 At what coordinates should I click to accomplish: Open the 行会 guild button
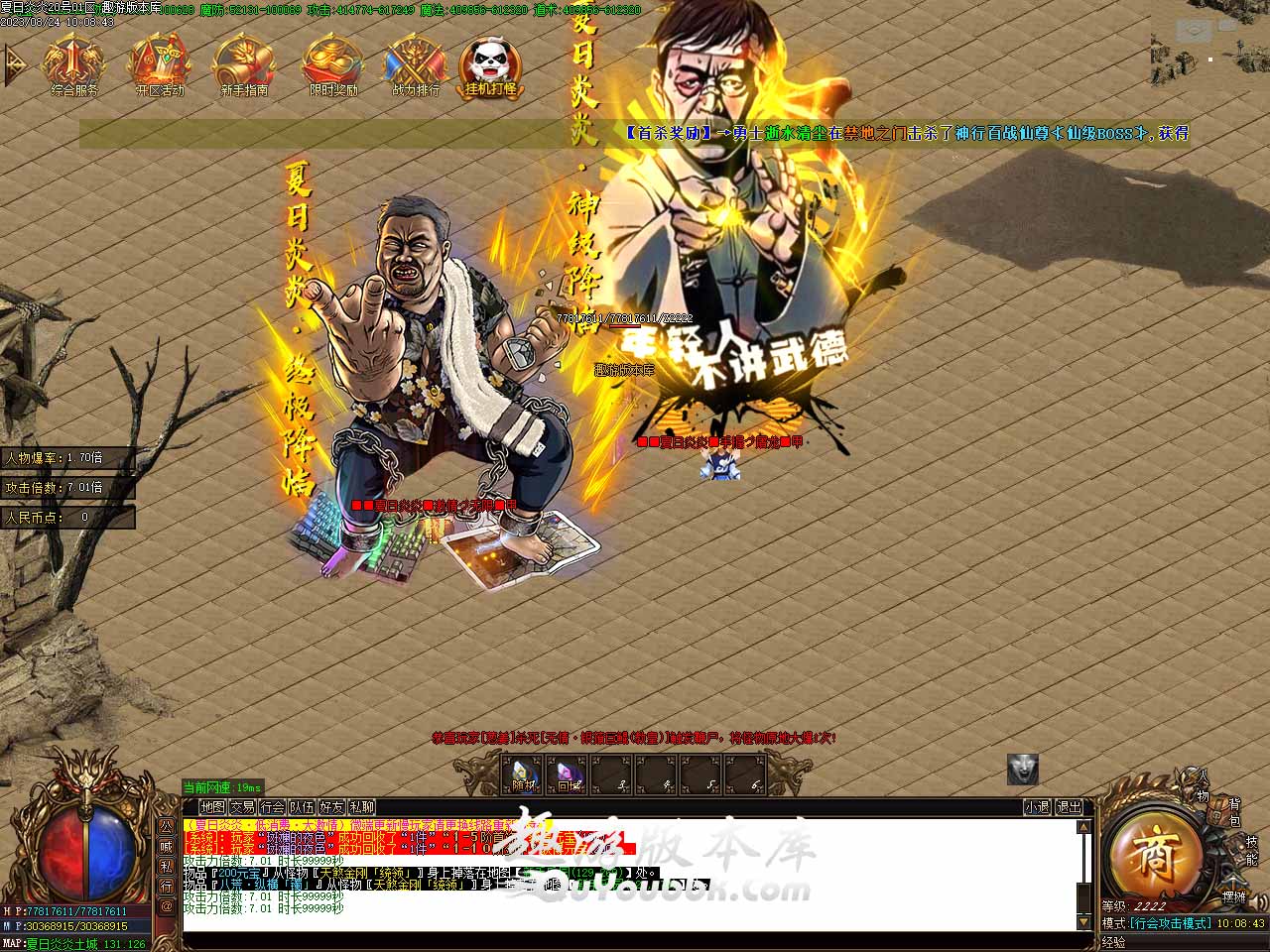point(272,807)
